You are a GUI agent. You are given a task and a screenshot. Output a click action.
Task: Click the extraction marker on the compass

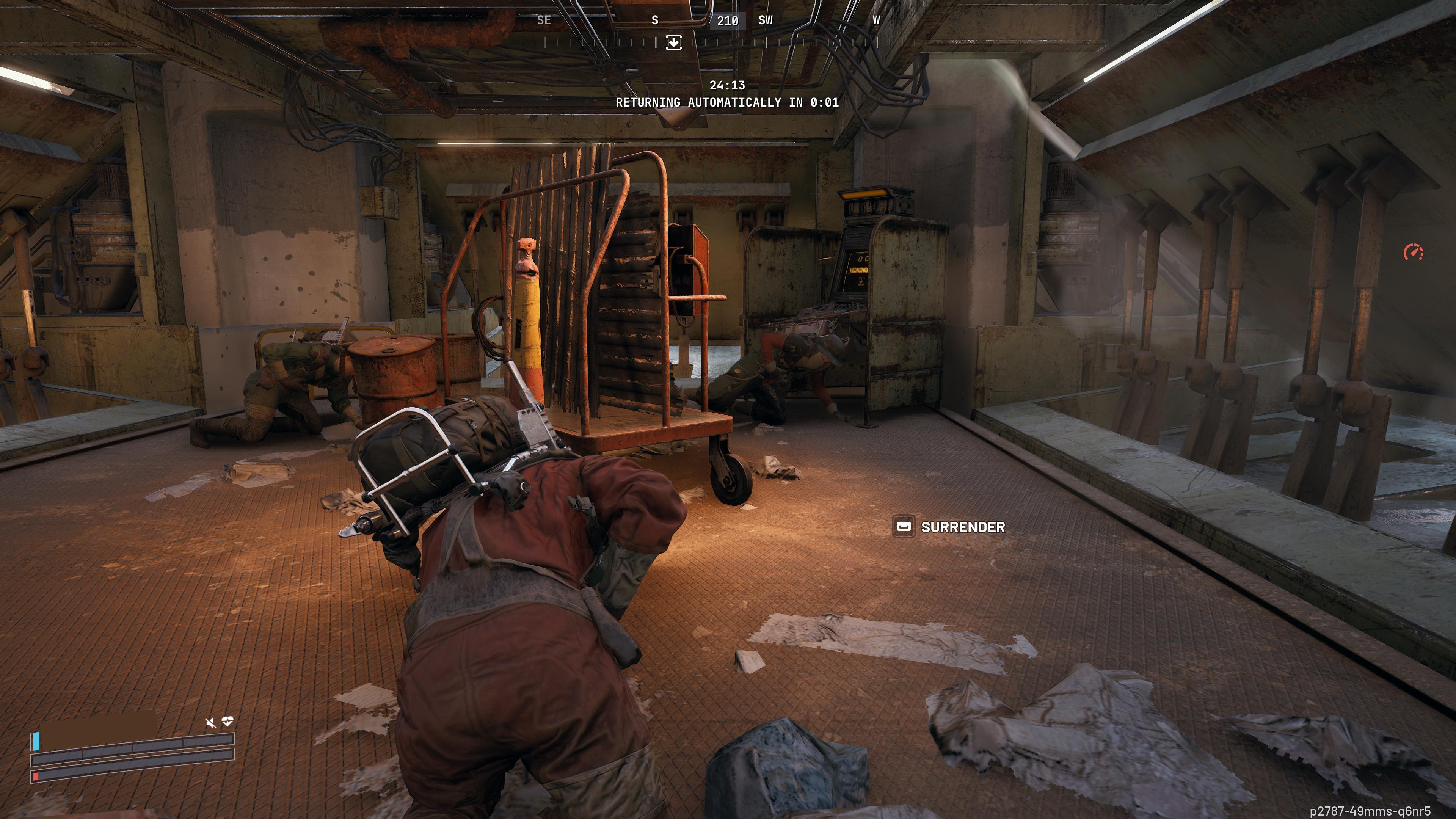pyautogui.click(x=673, y=42)
